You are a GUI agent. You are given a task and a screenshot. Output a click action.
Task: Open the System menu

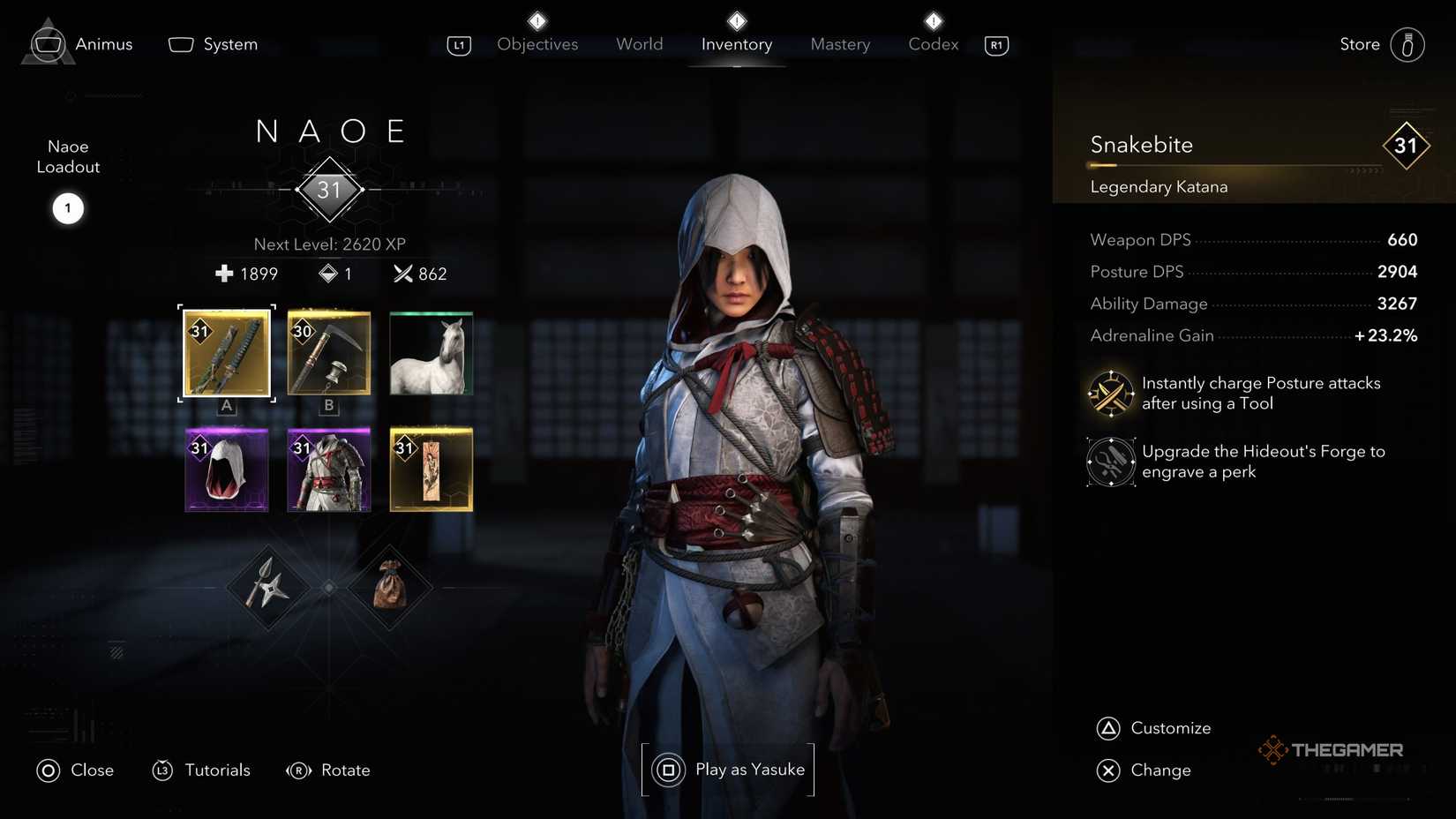pos(229,44)
